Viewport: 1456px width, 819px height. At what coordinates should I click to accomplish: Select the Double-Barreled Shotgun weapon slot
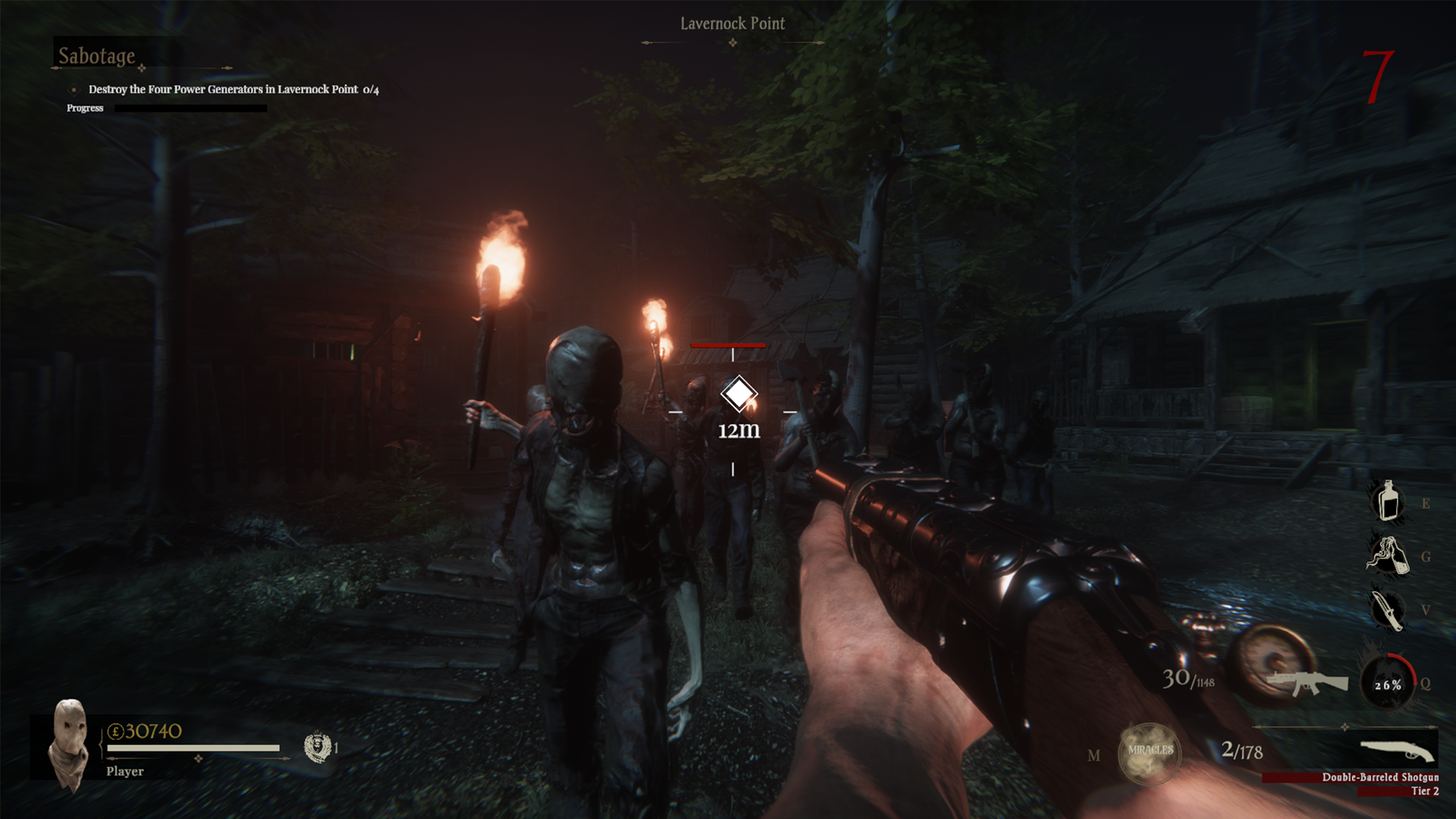(x=1397, y=752)
